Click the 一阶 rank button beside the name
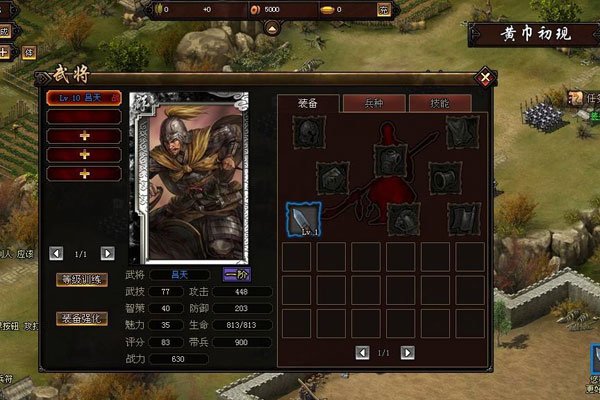 pos(237,274)
